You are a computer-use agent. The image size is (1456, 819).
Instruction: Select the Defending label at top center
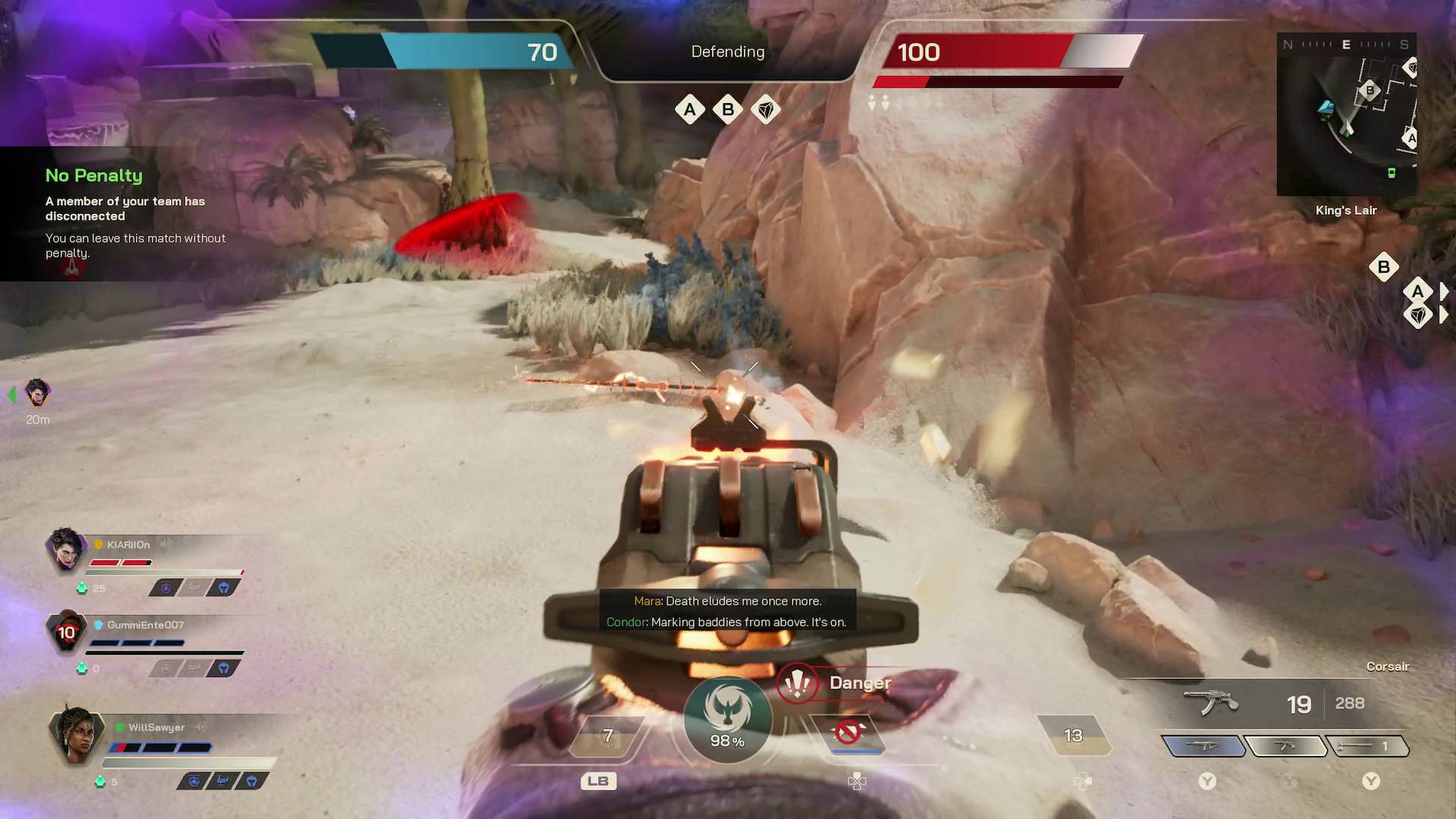pos(726,52)
